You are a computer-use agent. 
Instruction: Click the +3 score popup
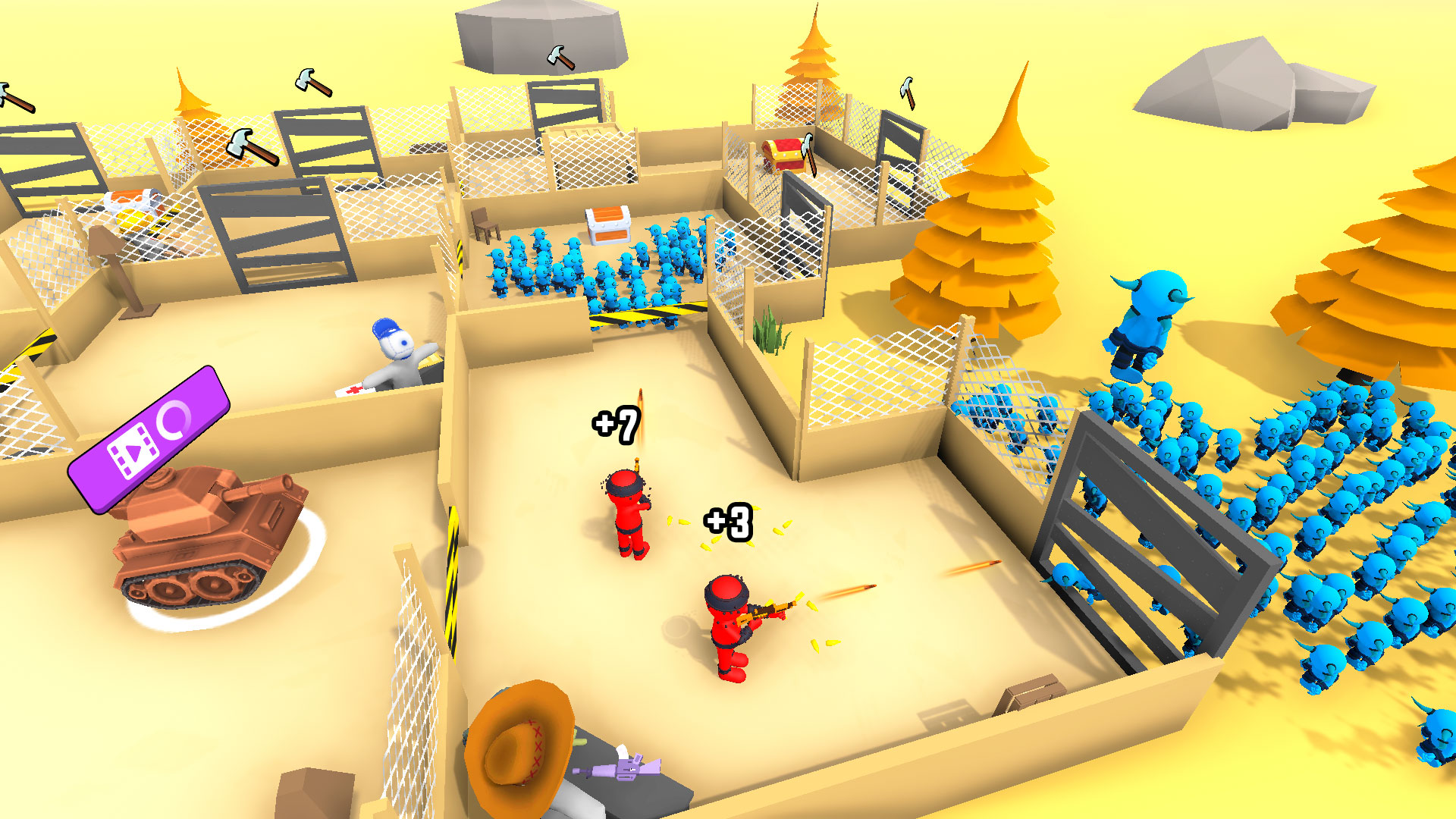click(726, 521)
